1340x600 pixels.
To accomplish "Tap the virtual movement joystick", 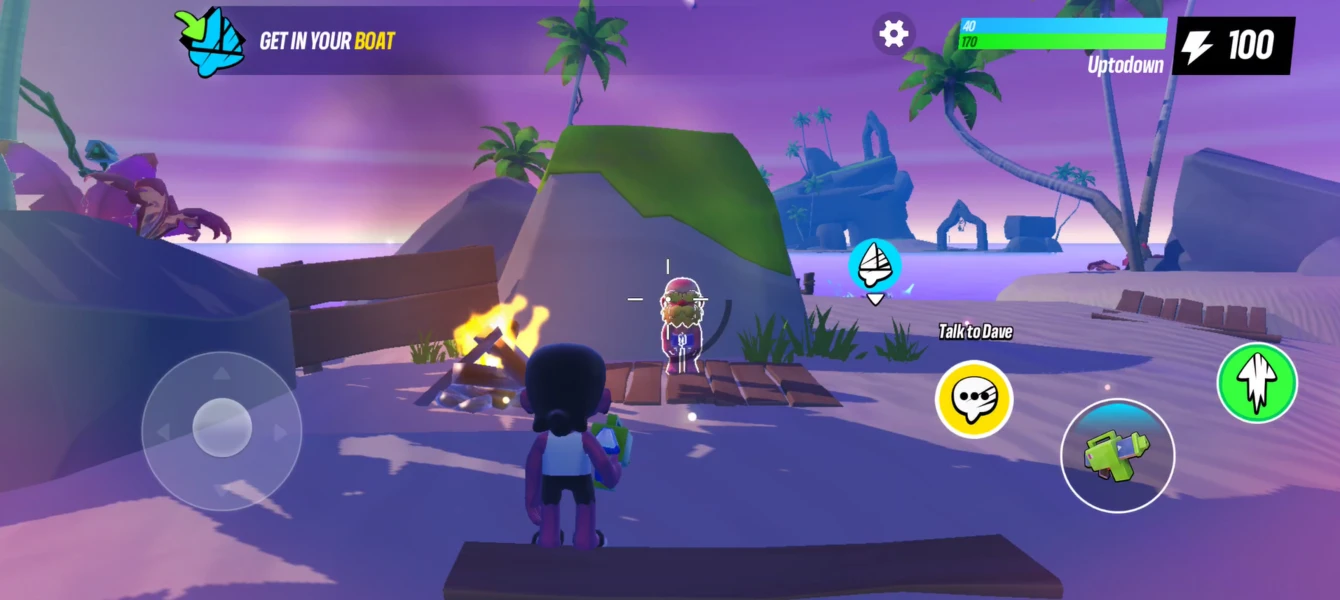I will click(x=221, y=430).
